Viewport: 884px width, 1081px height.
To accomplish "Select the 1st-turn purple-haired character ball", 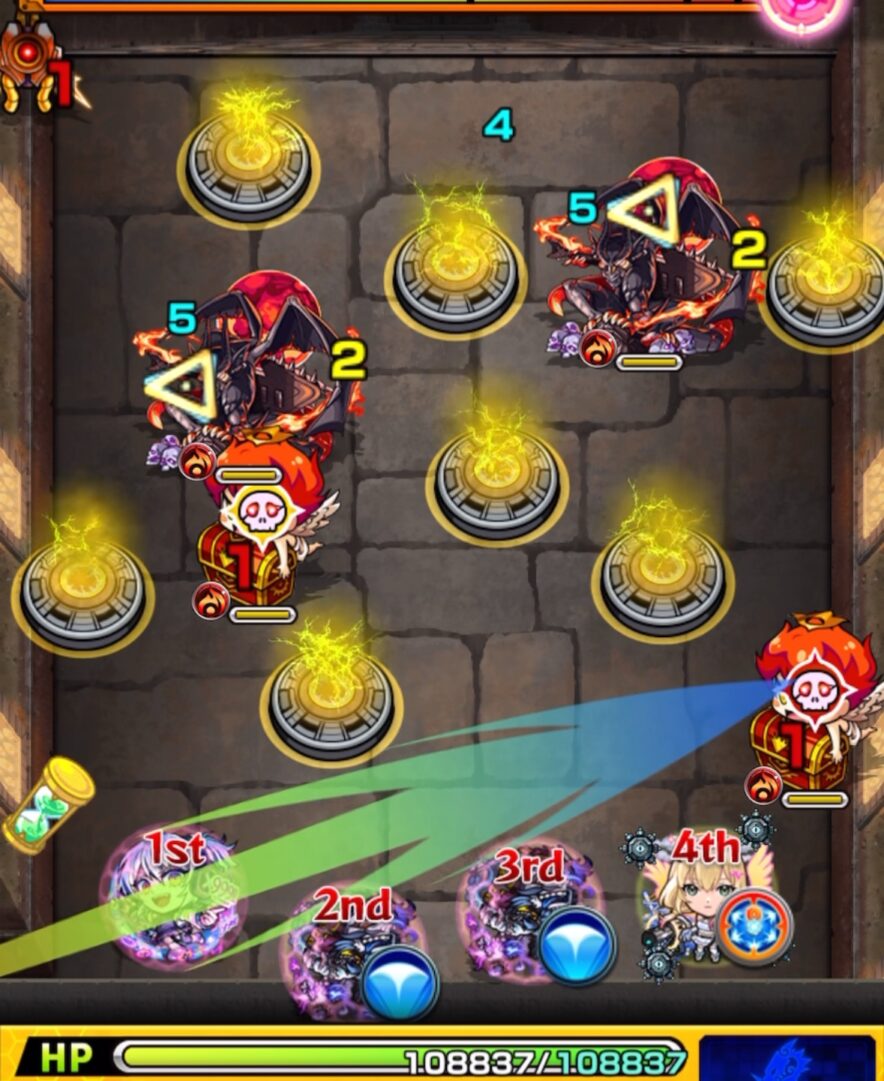I will 174,898.
